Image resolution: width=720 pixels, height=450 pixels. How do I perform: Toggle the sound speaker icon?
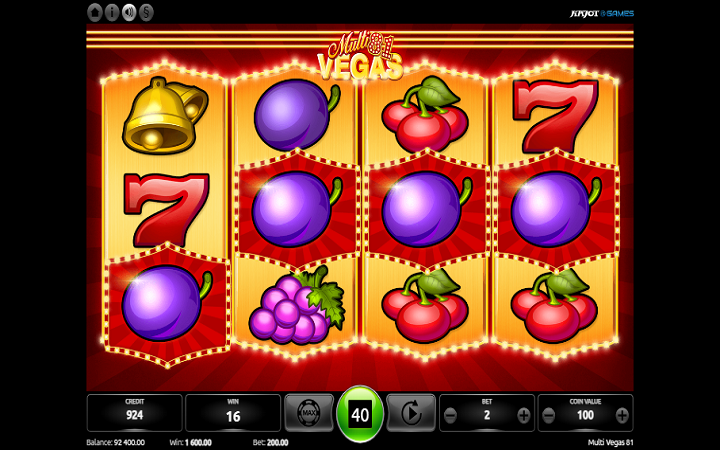click(129, 12)
